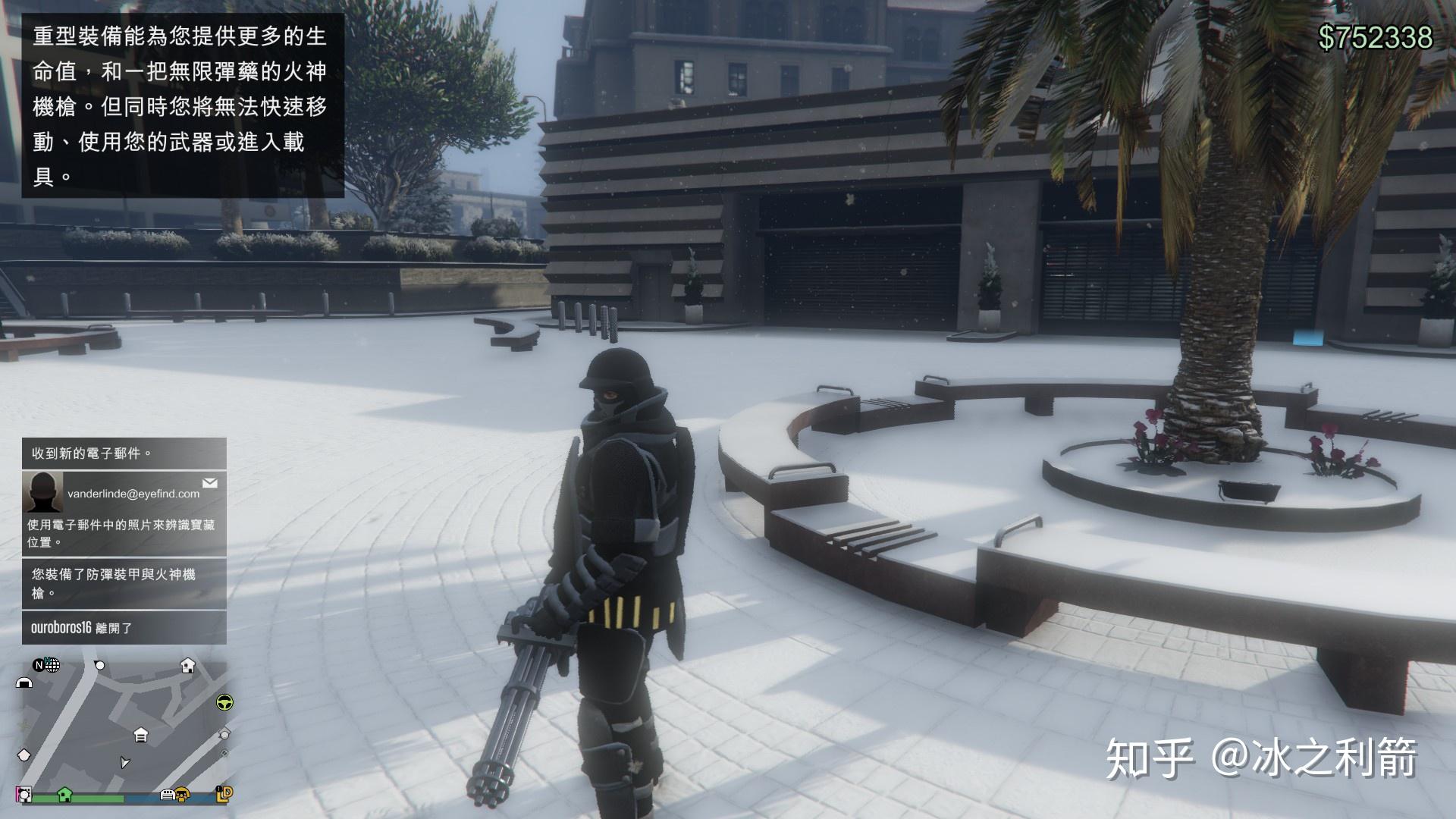Image resolution: width=1456 pixels, height=819 pixels.
Task: Select the yellow LD minimap blip
Action: click(x=224, y=793)
